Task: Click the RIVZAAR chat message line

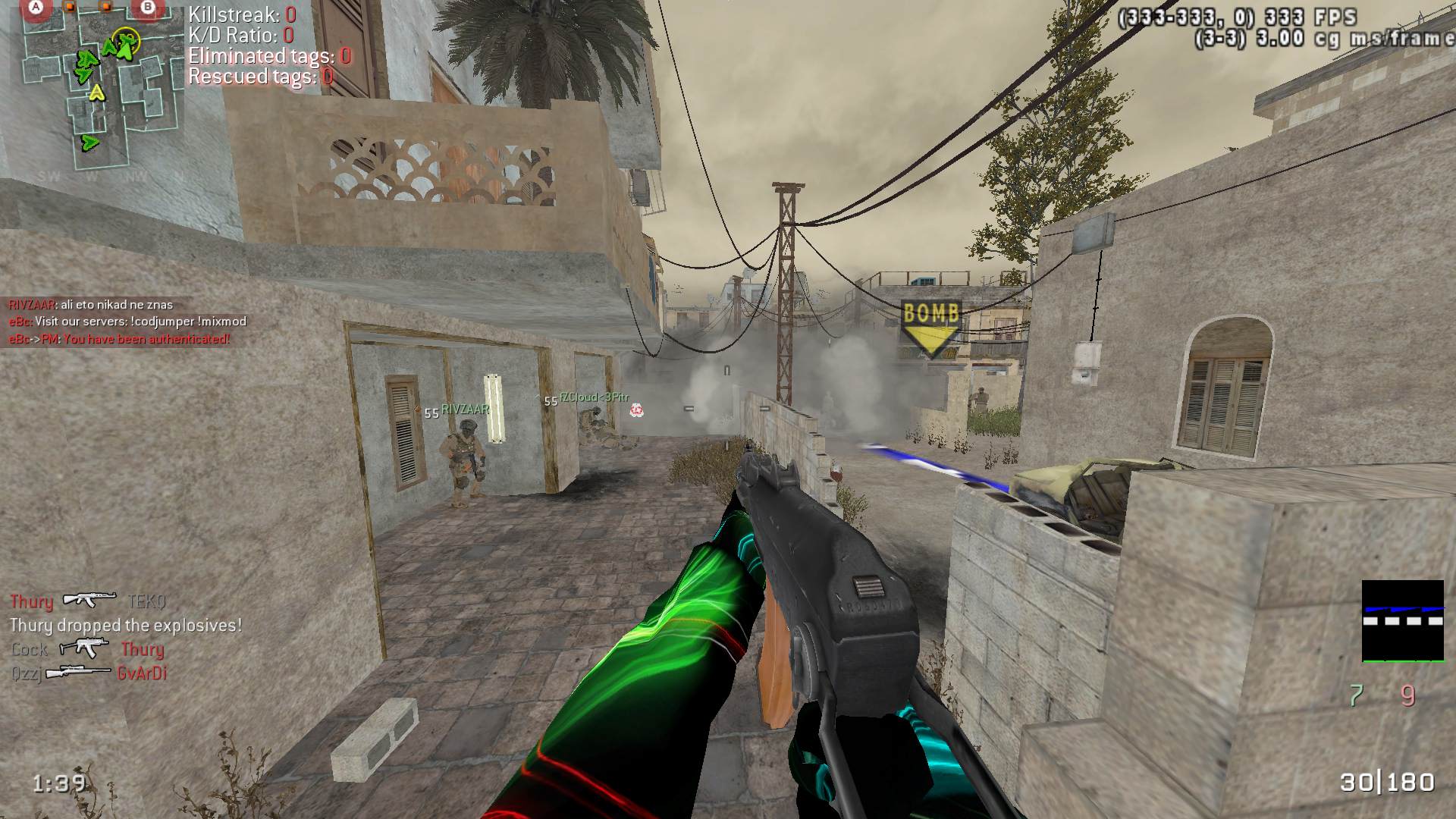Action: coord(91,305)
